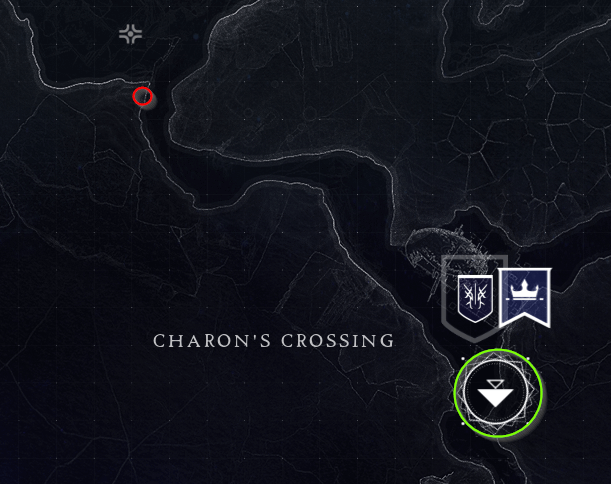Open the crown banner activity marker

[524, 296]
